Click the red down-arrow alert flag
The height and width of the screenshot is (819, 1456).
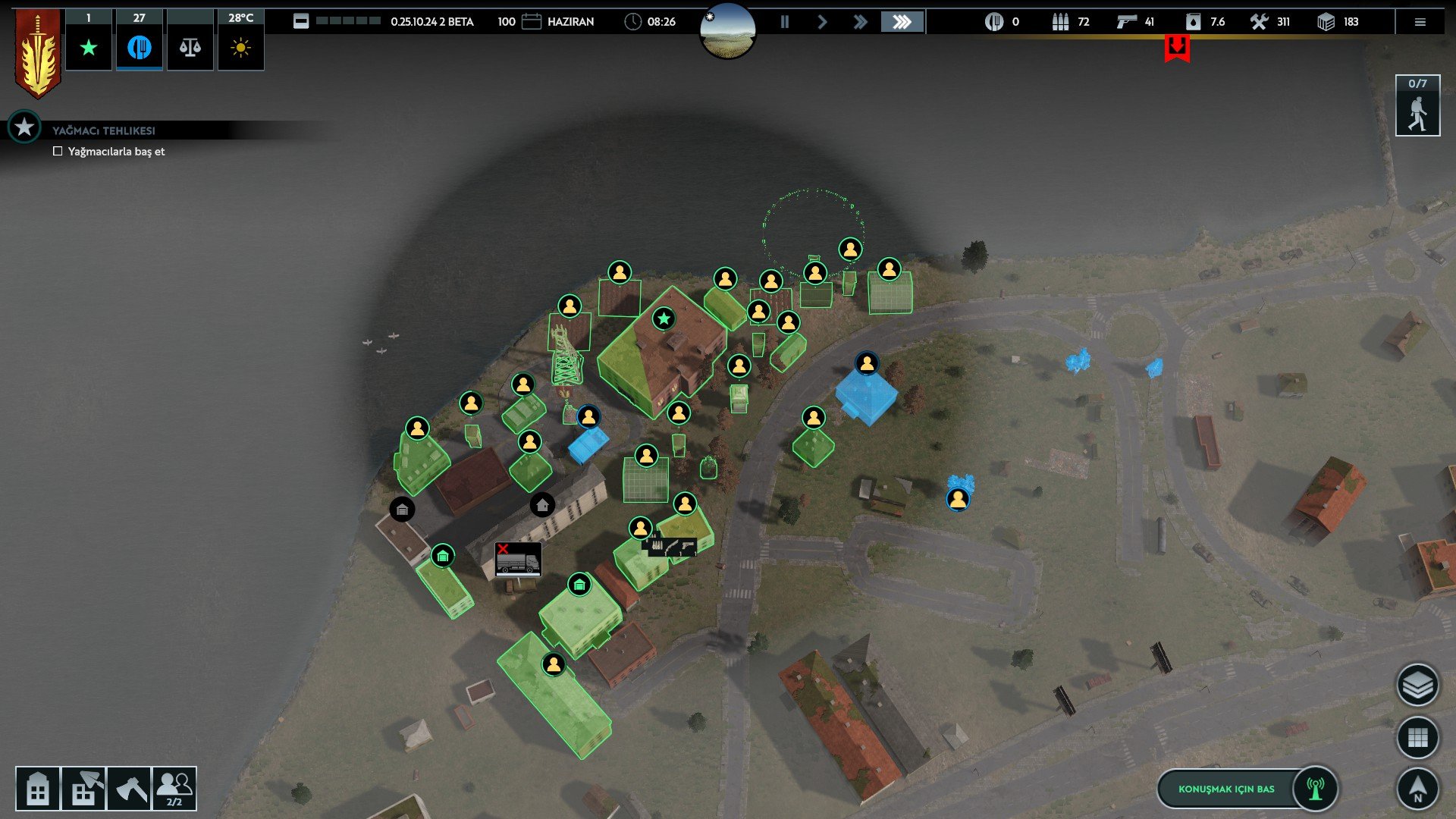tap(1177, 49)
